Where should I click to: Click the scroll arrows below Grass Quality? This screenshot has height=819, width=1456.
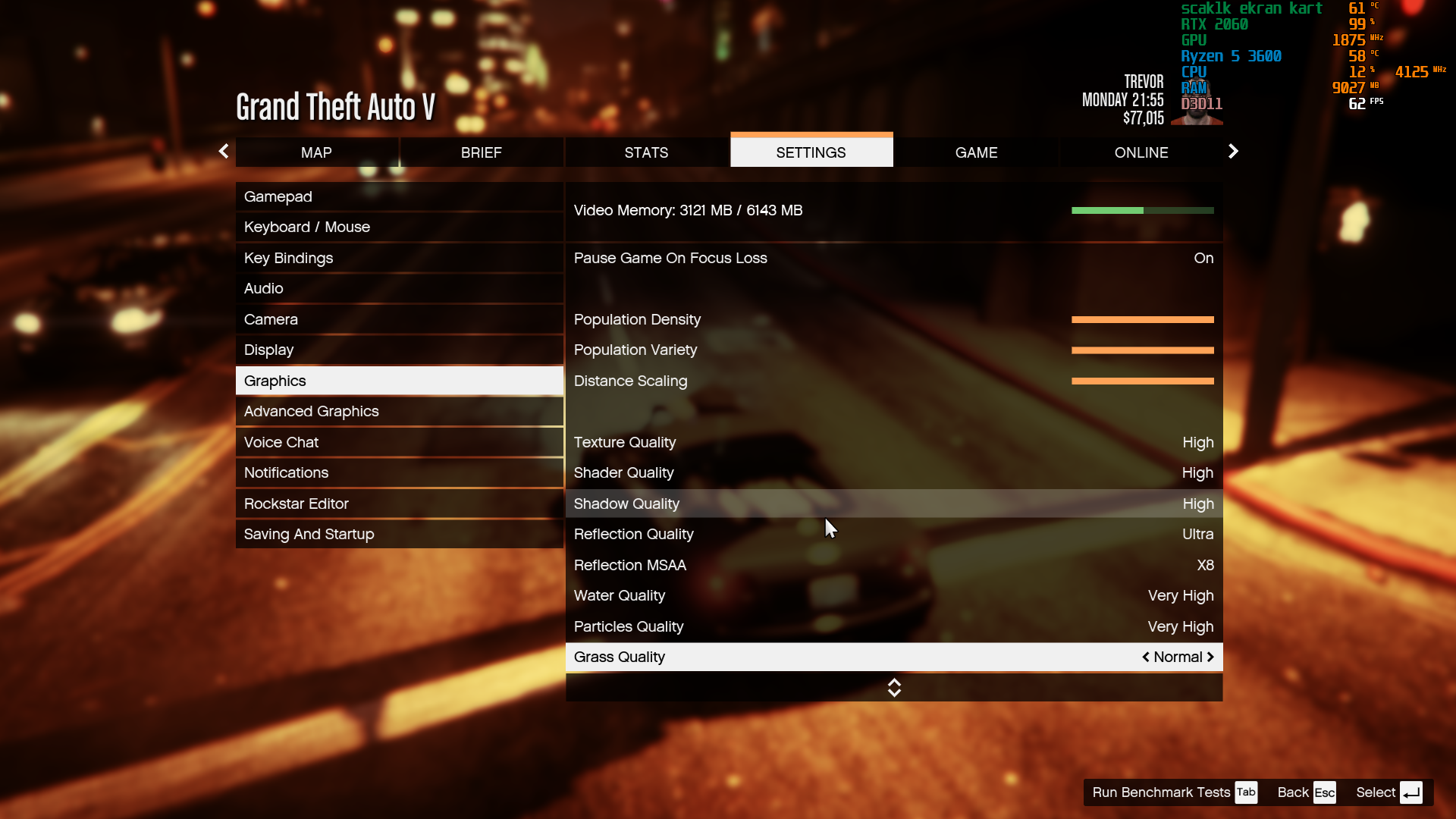click(x=894, y=687)
